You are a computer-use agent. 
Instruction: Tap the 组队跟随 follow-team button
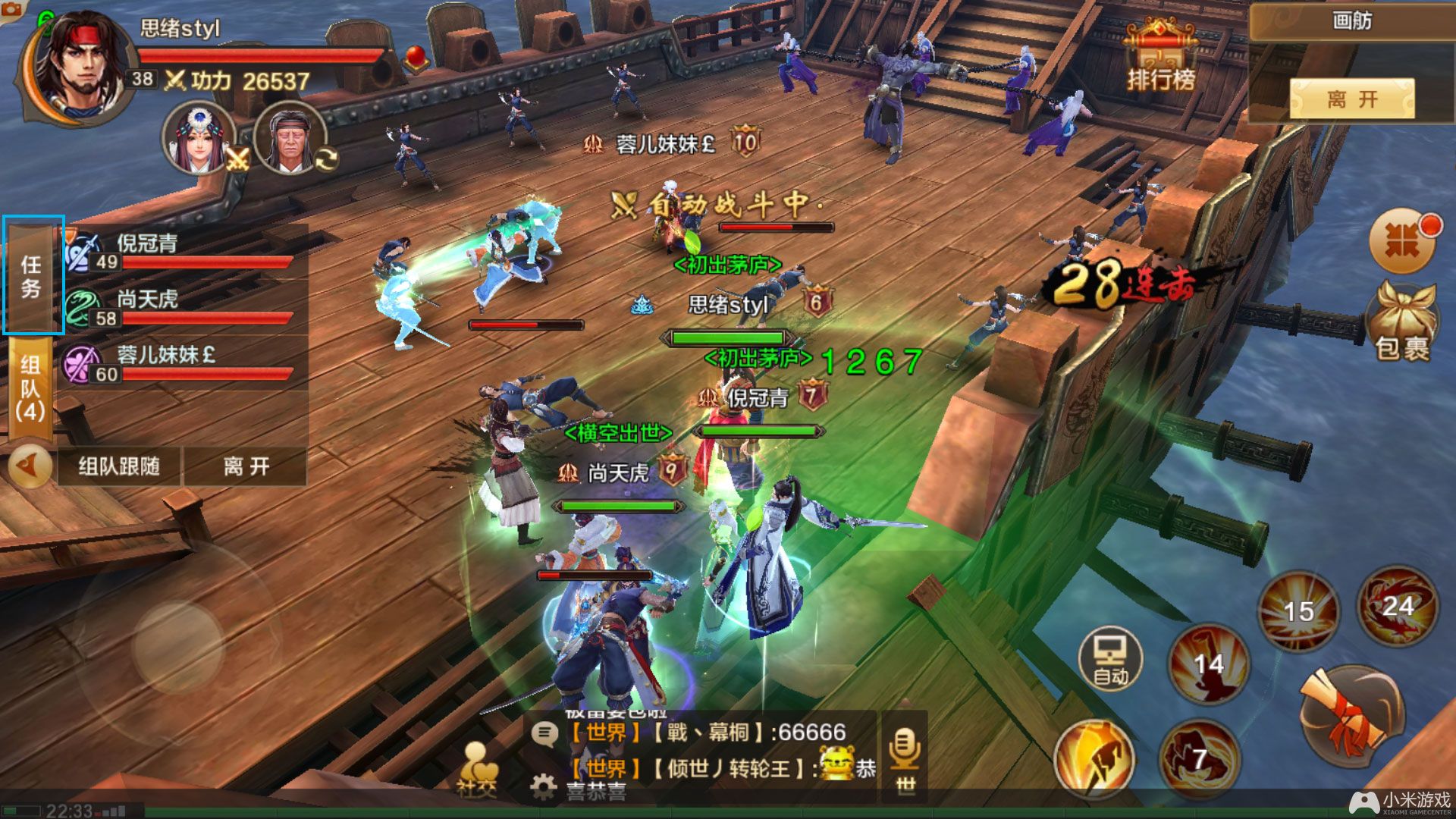119,466
